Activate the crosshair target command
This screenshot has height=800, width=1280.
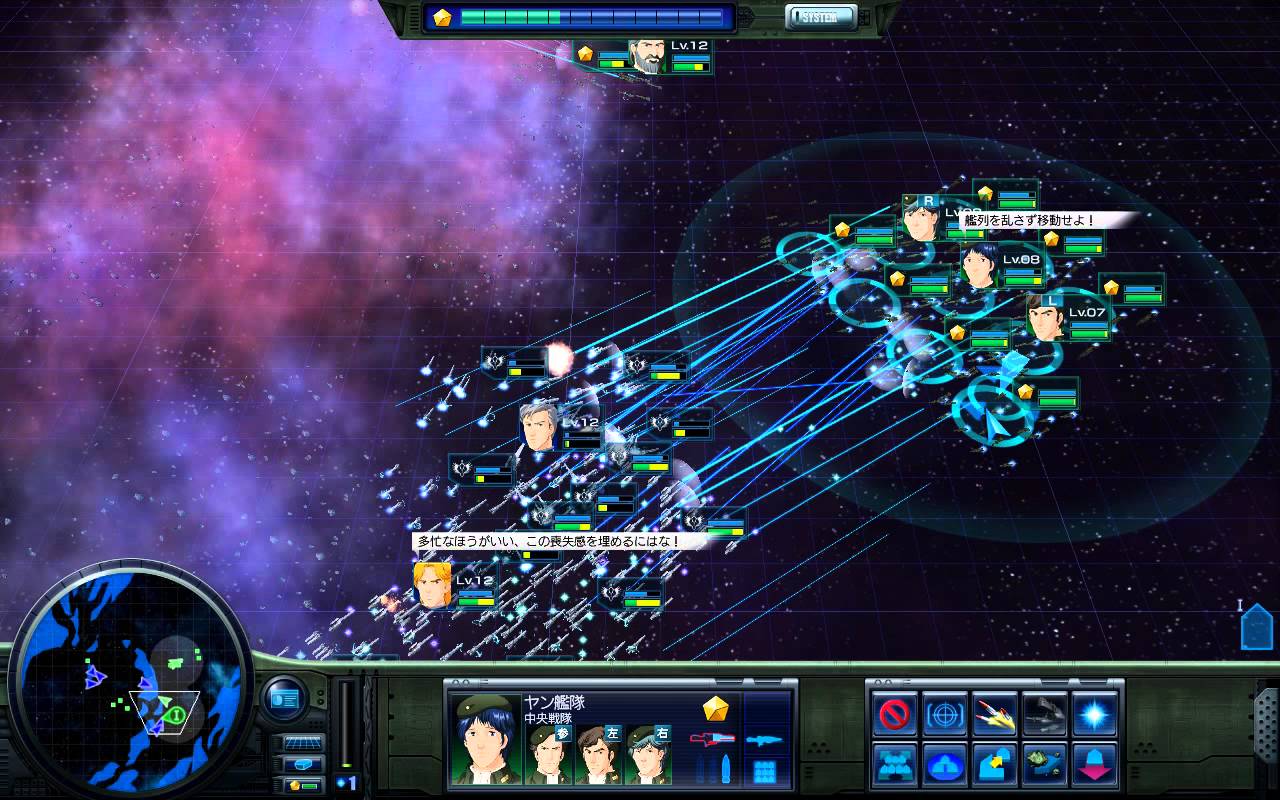[x=945, y=714]
